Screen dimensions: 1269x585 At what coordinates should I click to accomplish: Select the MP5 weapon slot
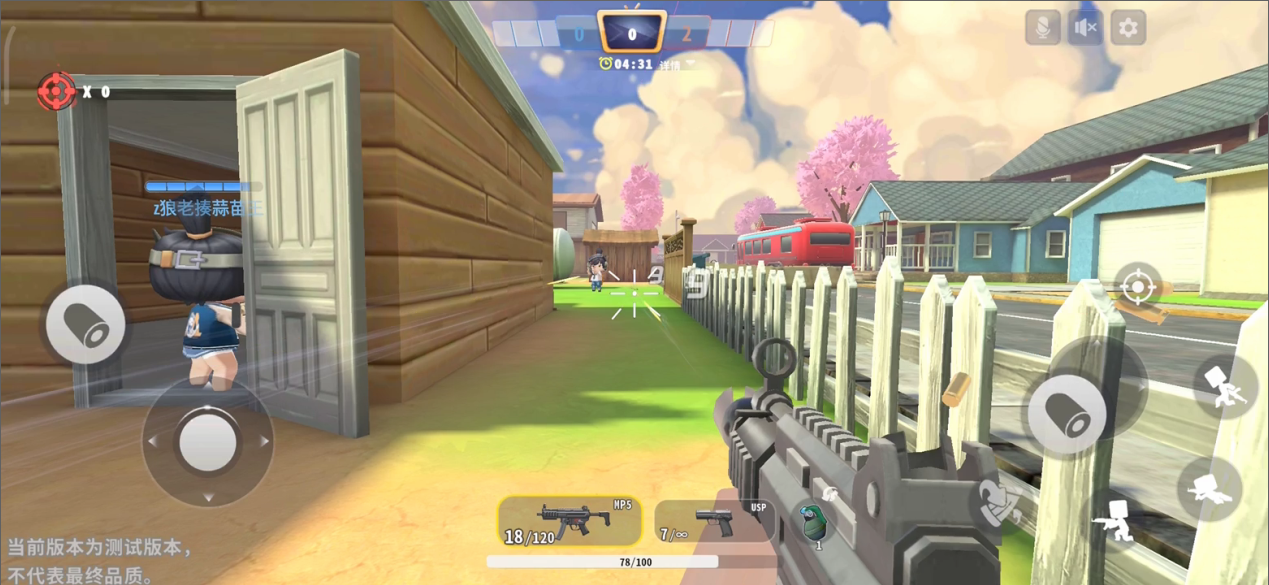[570, 521]
